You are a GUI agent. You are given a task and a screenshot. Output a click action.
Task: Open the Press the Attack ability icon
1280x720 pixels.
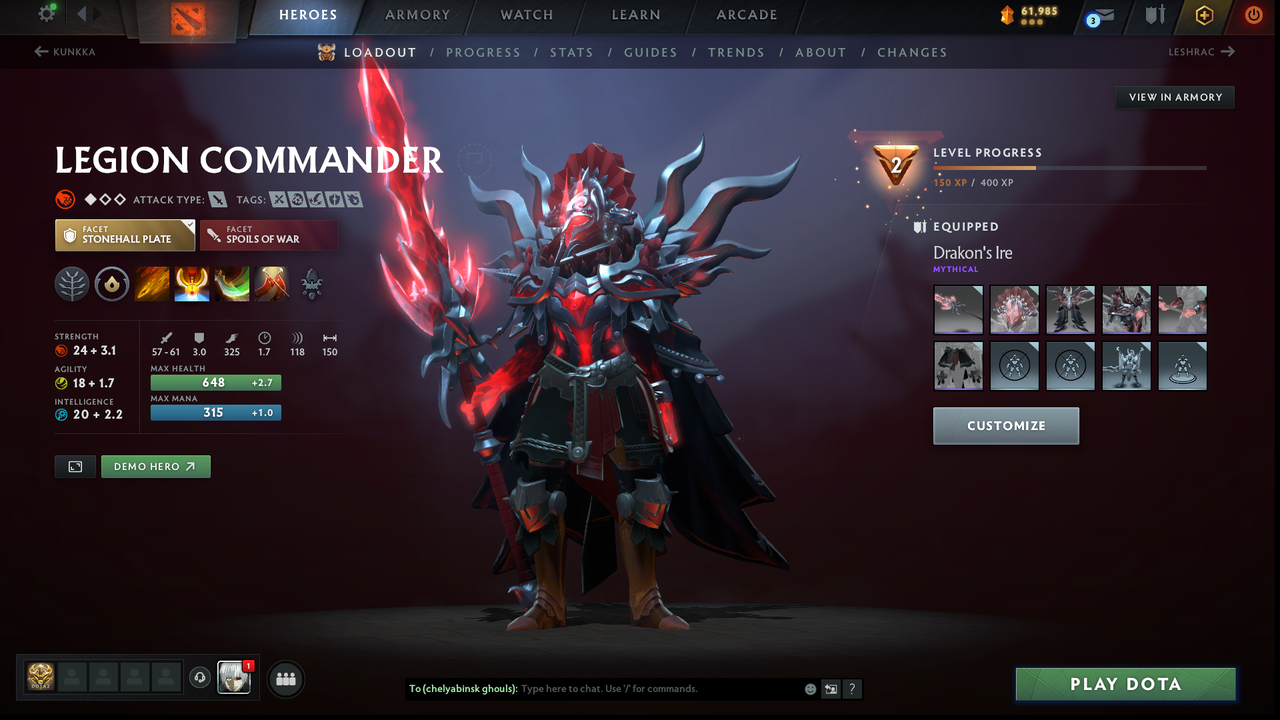coord(192,283)
